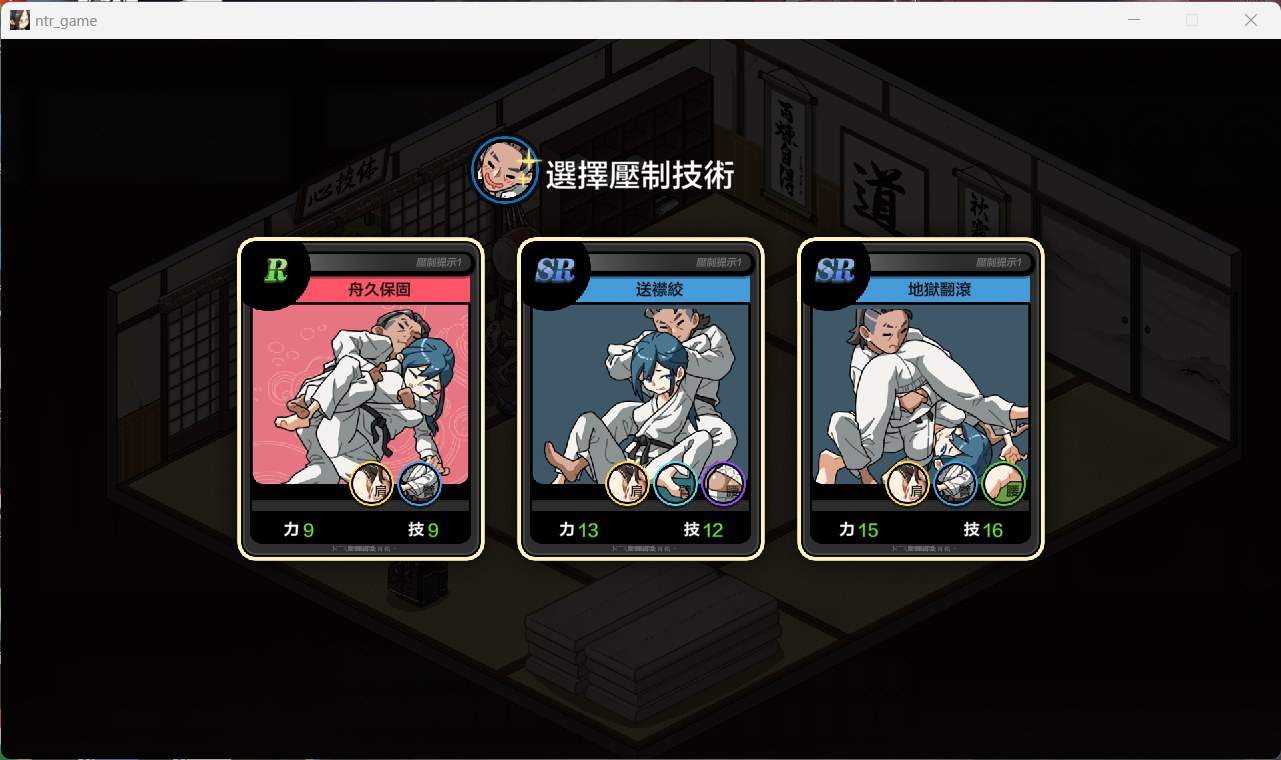Click the SR rarity badge on 送襟絞 card
This screenshot has width=1281, height=760.
(x=556, y=269)
